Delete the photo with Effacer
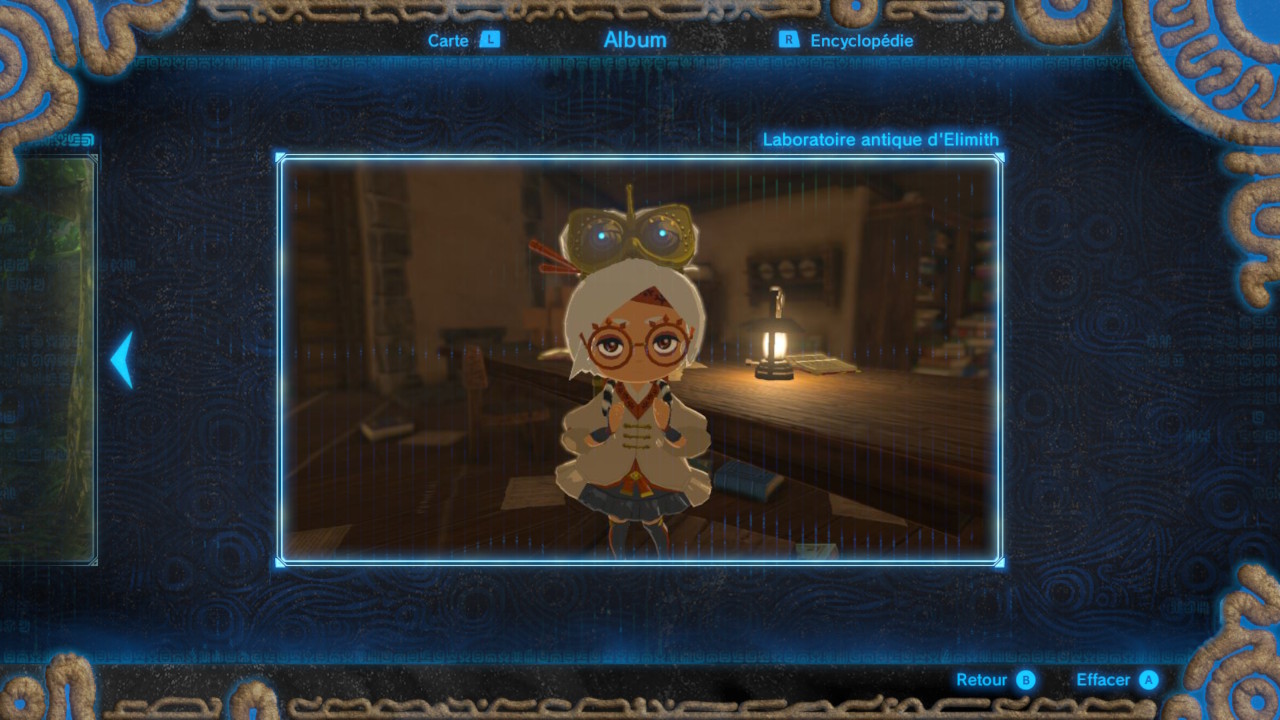1280x720 pixels. [1116, 680]
